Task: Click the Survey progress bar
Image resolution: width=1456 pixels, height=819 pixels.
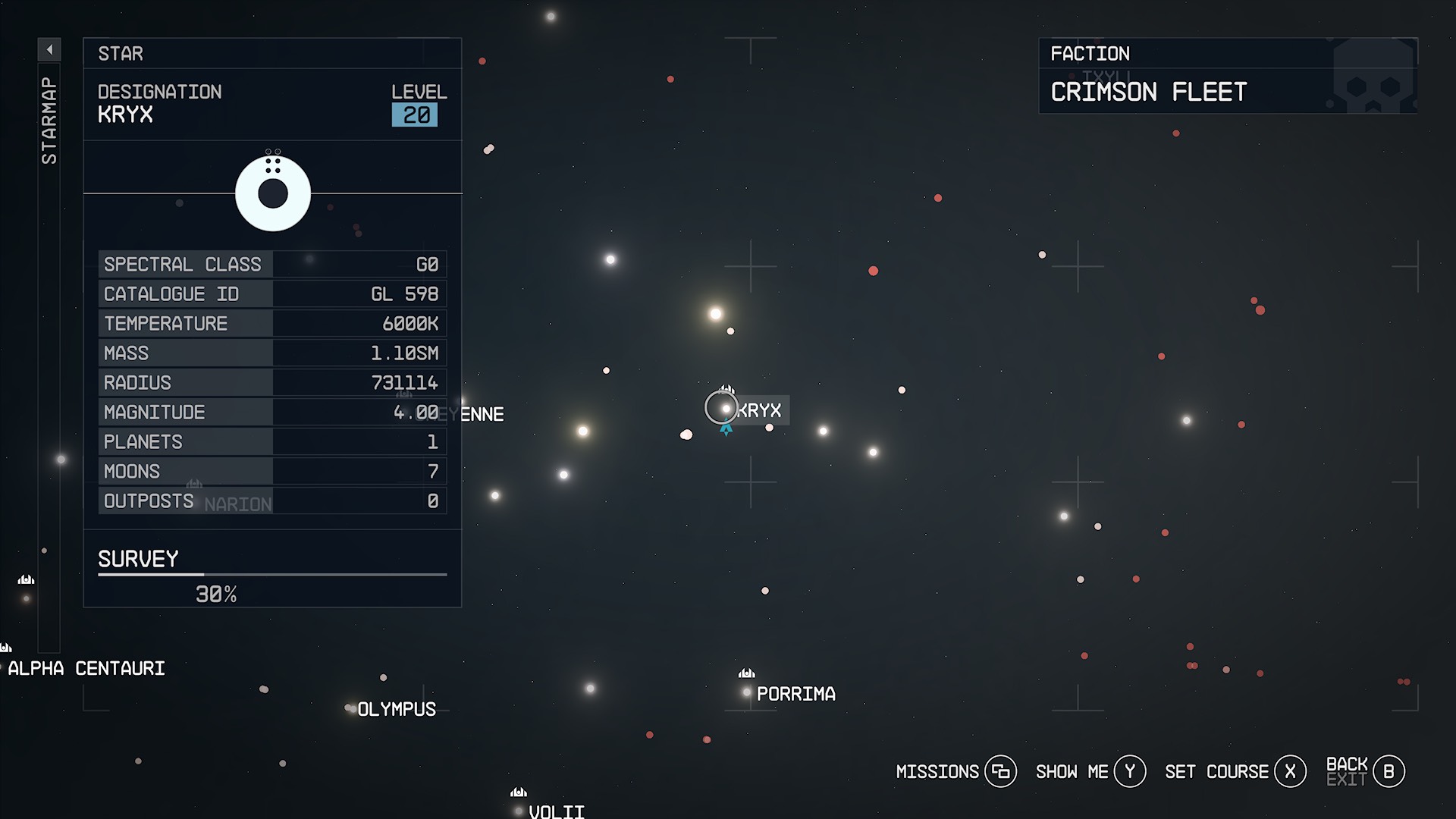Action: [x=271, y=574]
